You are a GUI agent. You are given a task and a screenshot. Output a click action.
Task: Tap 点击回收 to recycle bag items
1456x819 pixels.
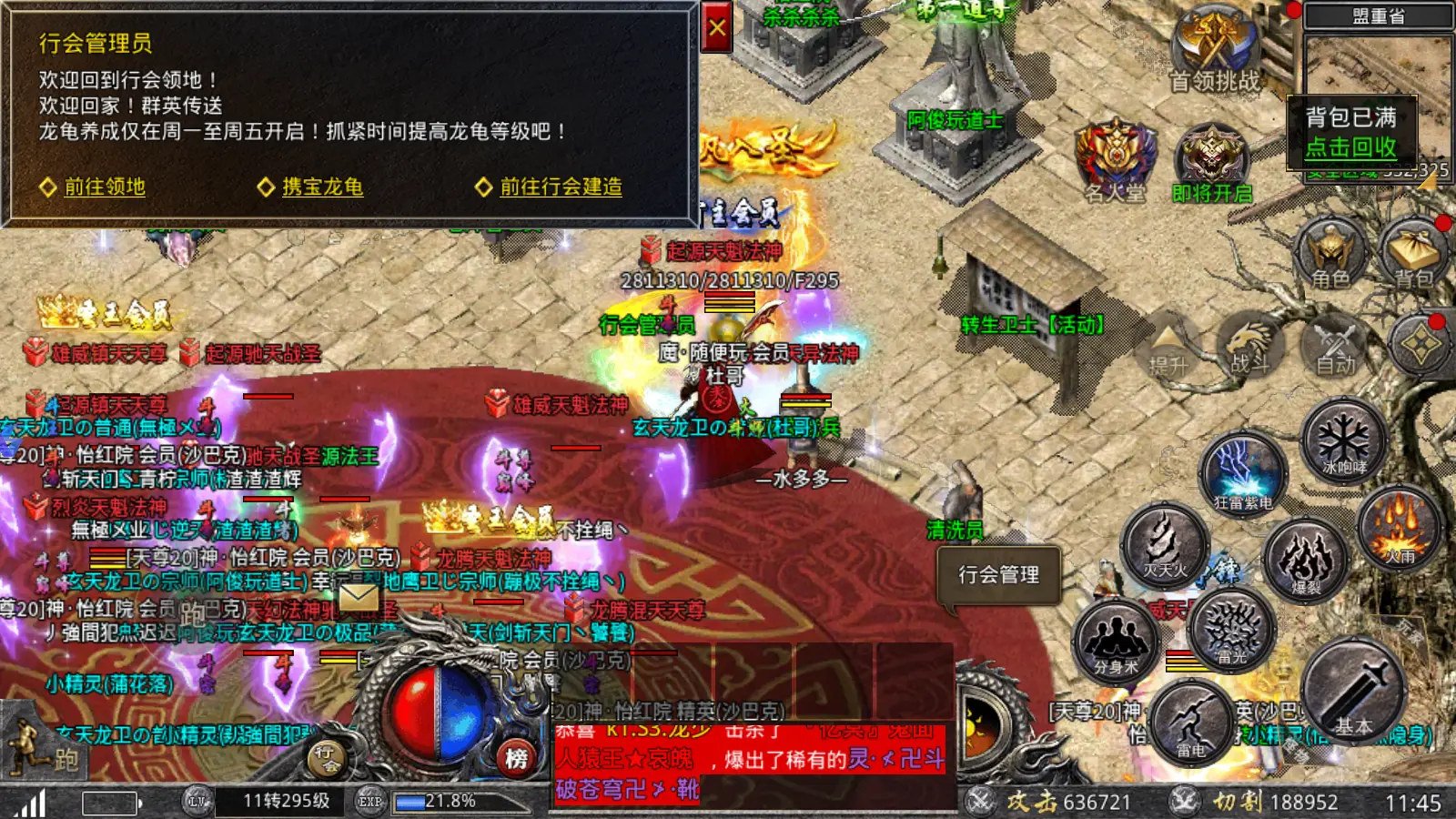1350,147
